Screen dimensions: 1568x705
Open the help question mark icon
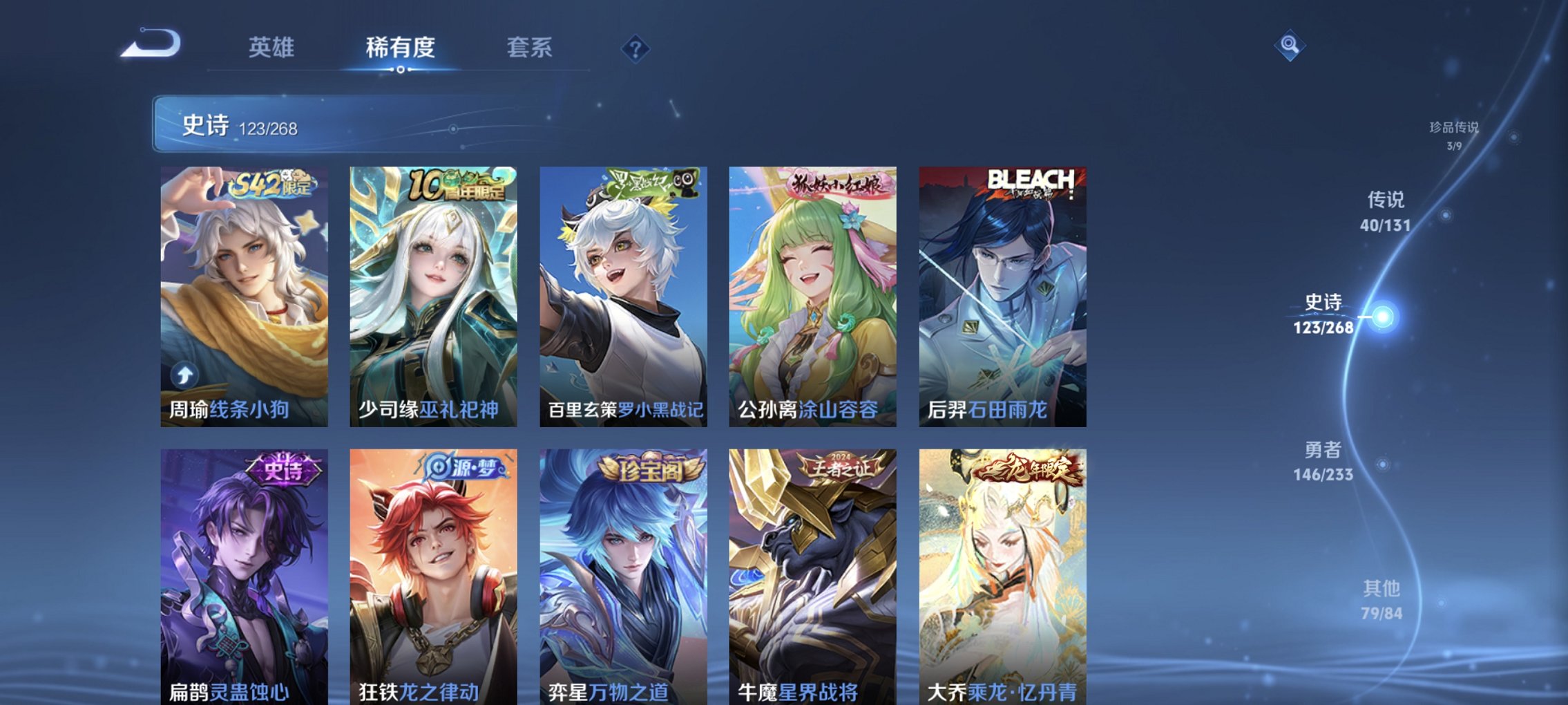click(636, 48)
